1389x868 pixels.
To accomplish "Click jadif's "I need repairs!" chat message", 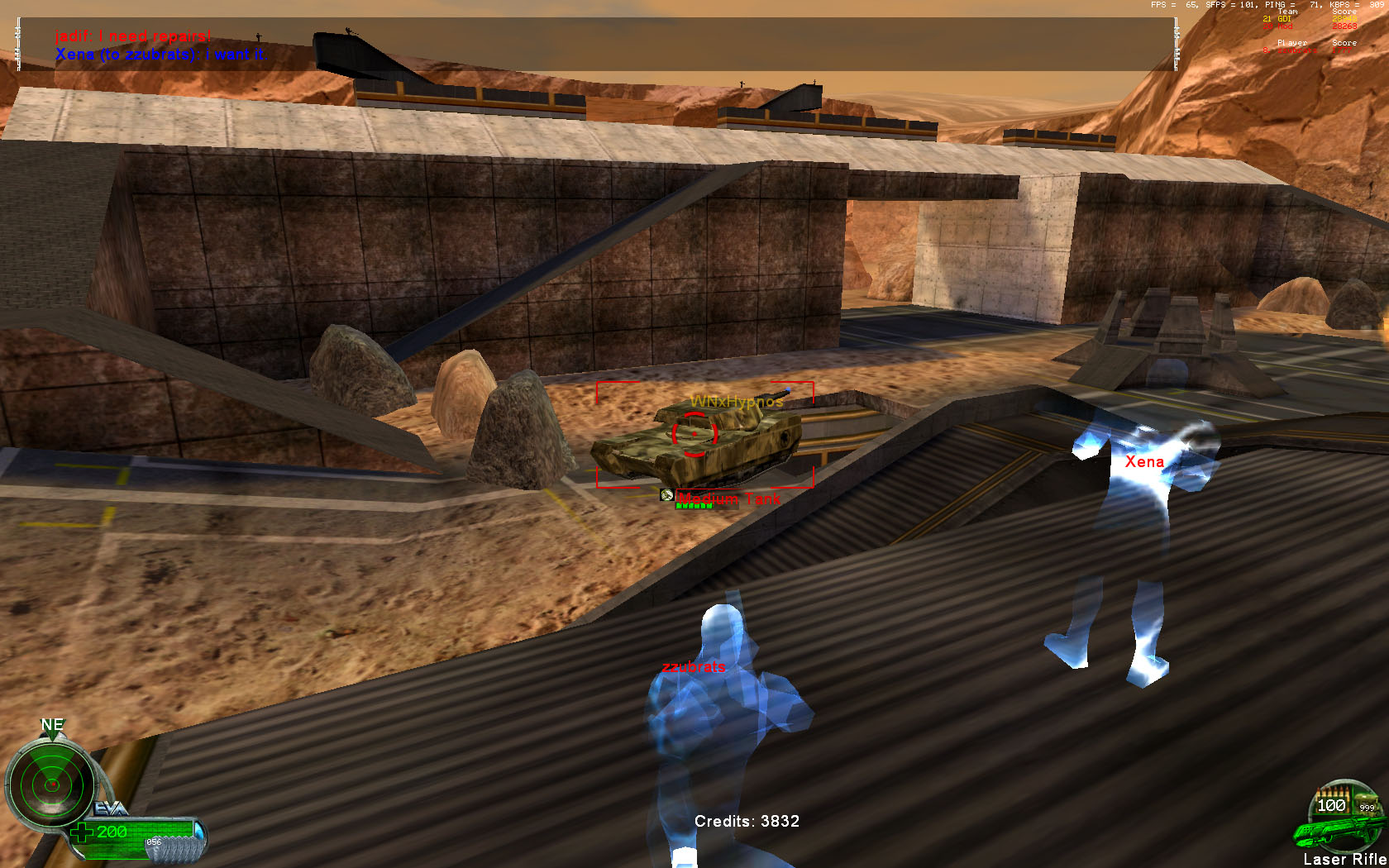I will pos(133,36).
